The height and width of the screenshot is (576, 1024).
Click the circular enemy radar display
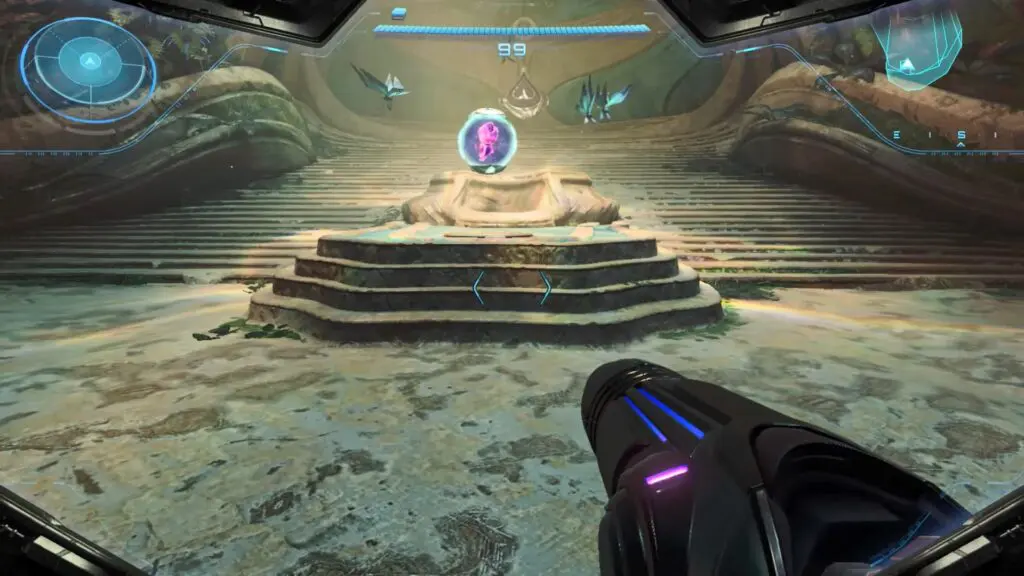[x=88, y=67]
